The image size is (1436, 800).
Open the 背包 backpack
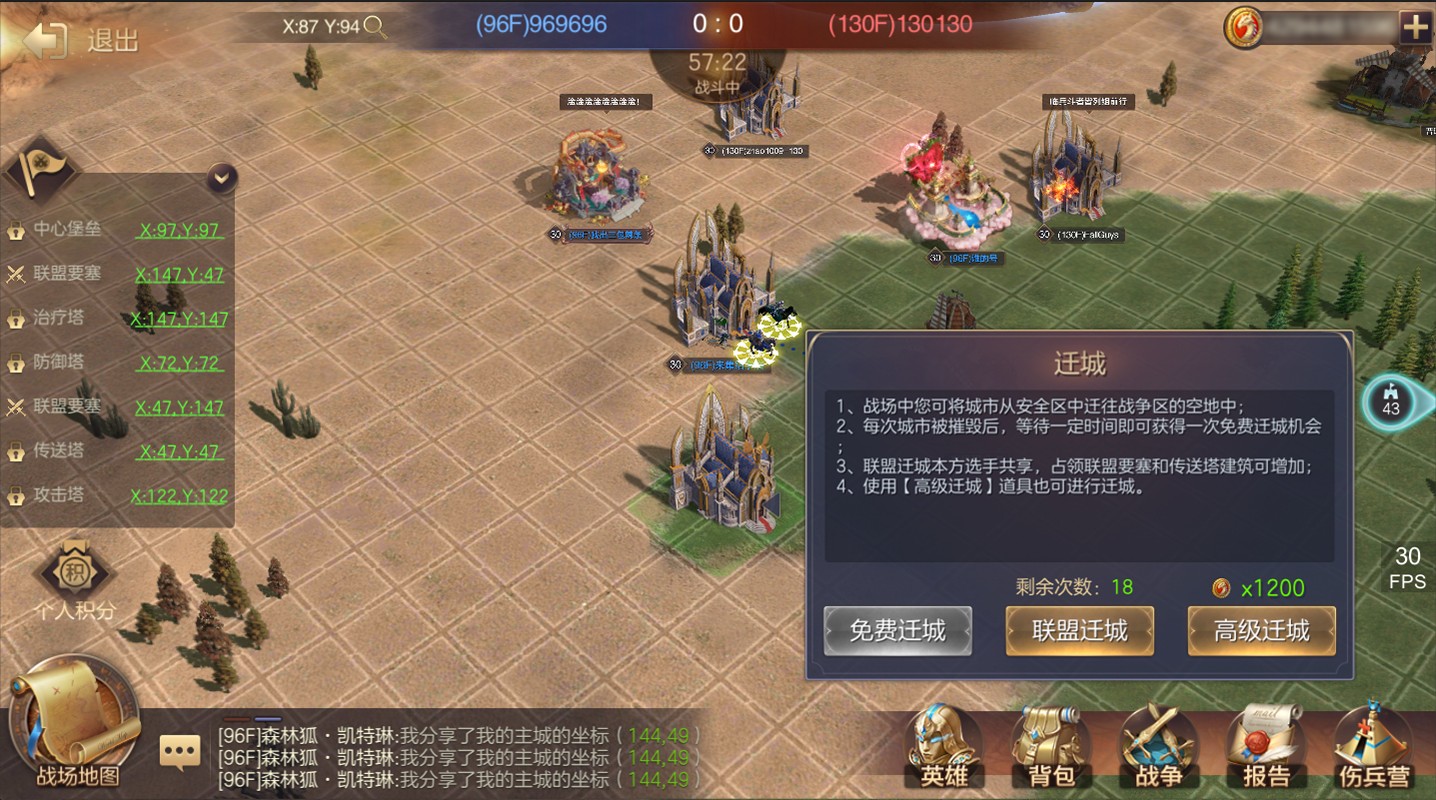click(x=1052, y=747)
